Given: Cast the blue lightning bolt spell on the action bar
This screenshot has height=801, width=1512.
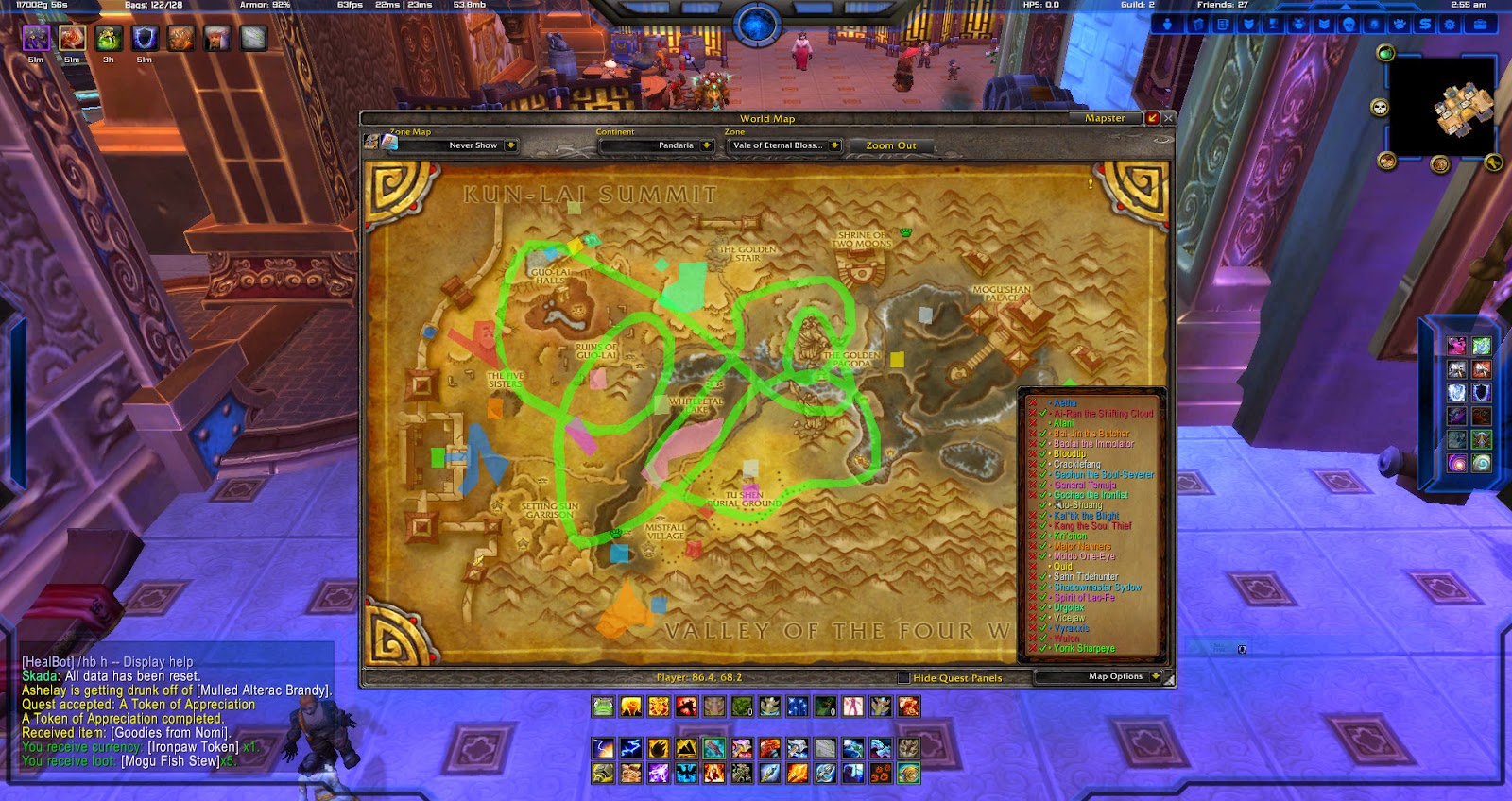Looking at the screenshot, I should click(x=629, y=748).
